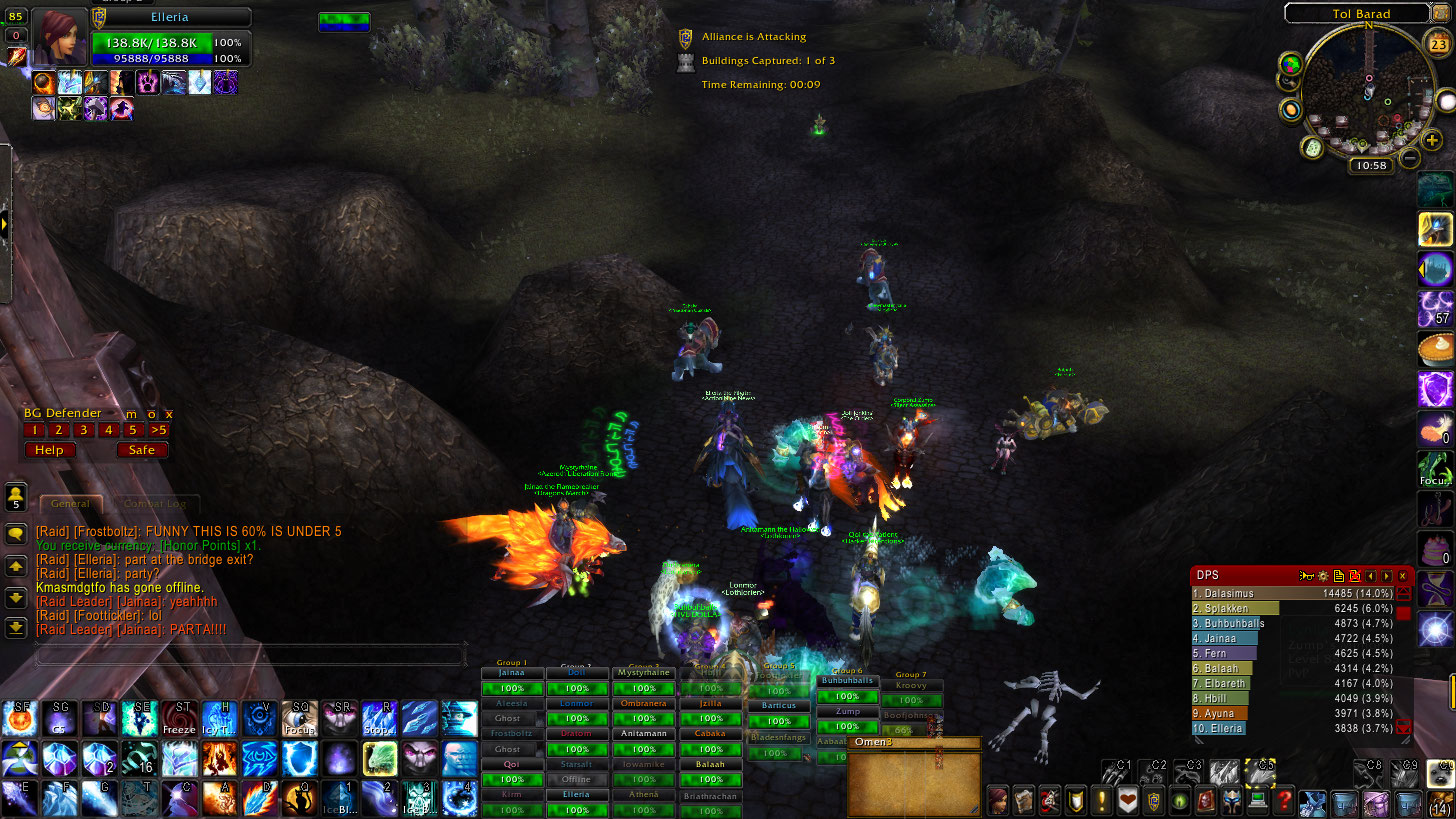Click the BG Defender number 3 button
This screenshot has height=819, width=1456.
[x=84, y=430]
